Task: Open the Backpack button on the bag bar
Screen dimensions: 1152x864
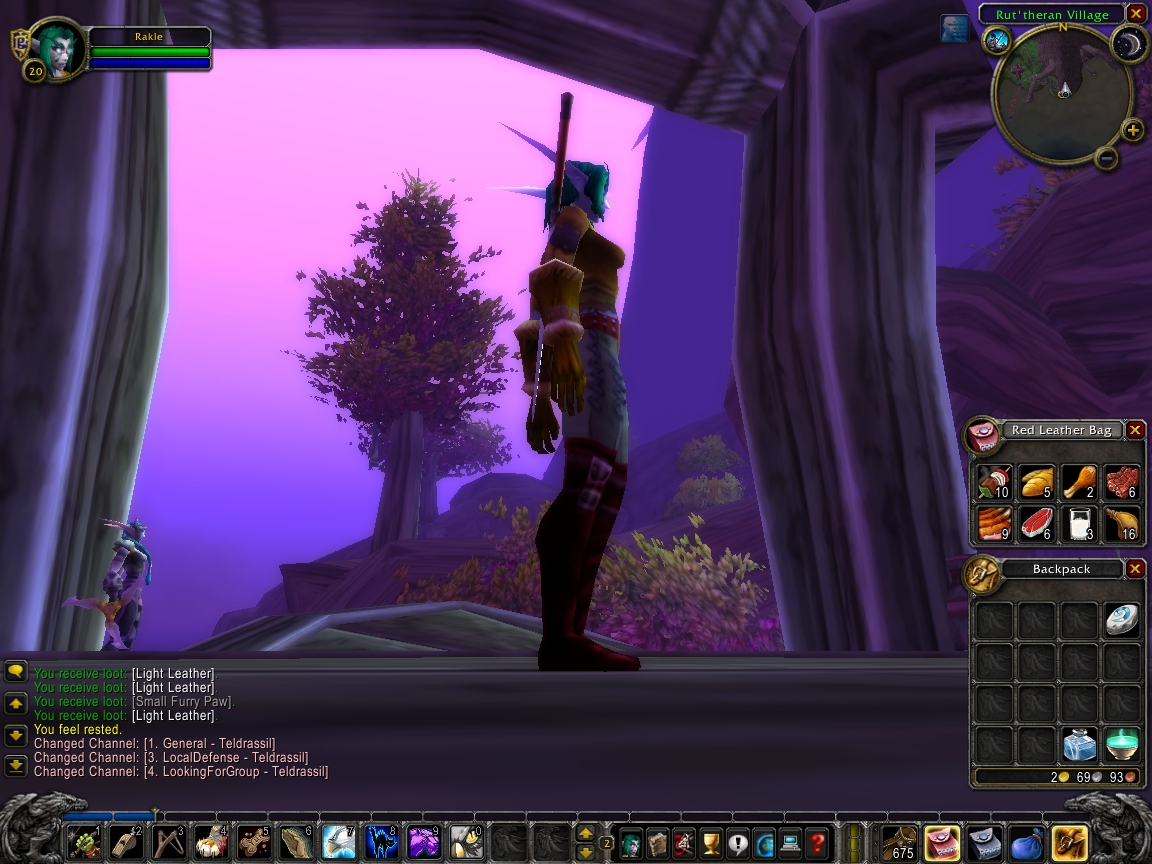Action: pos(1070,842)
